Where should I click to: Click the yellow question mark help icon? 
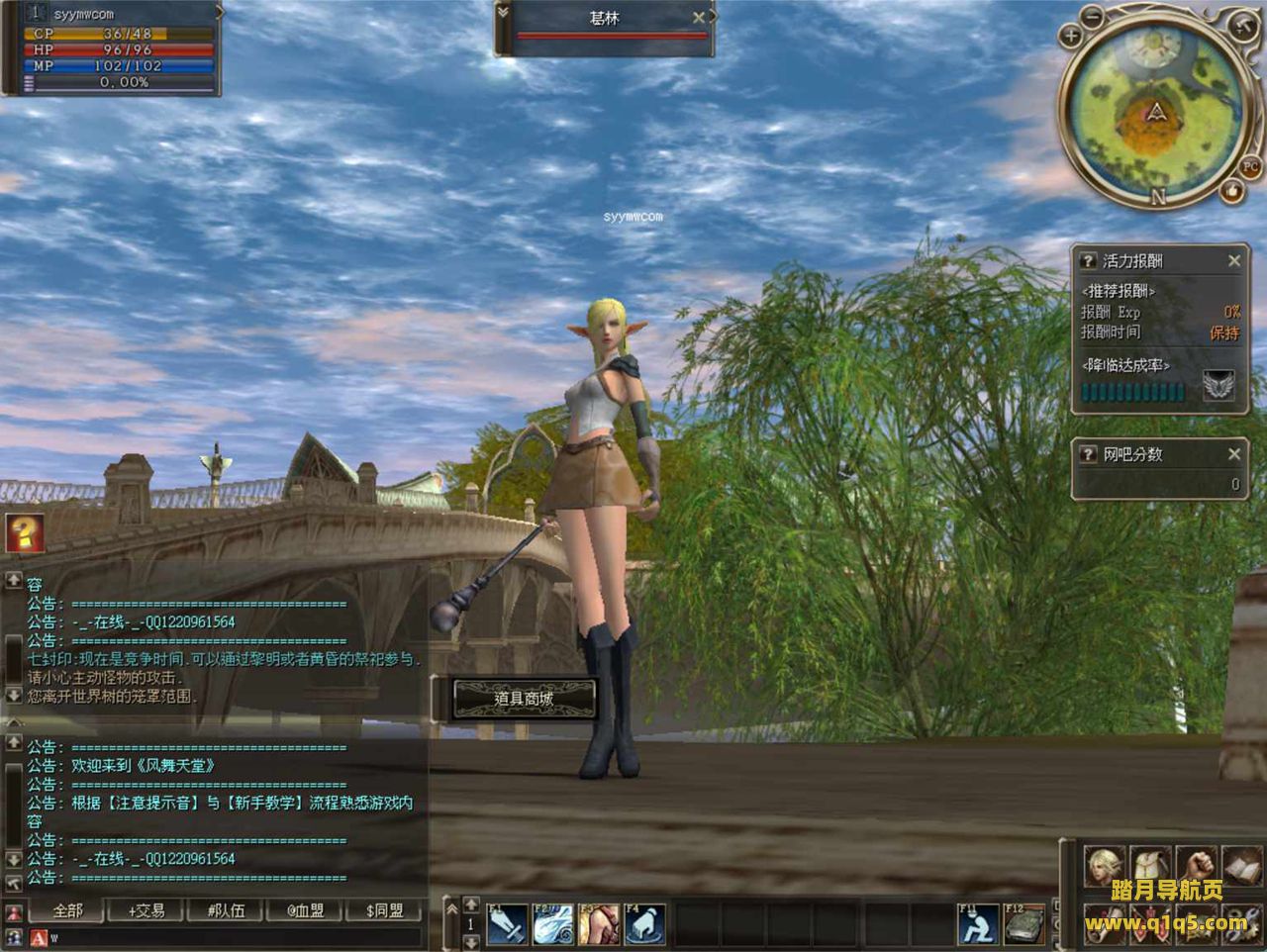tap(22, 532)
